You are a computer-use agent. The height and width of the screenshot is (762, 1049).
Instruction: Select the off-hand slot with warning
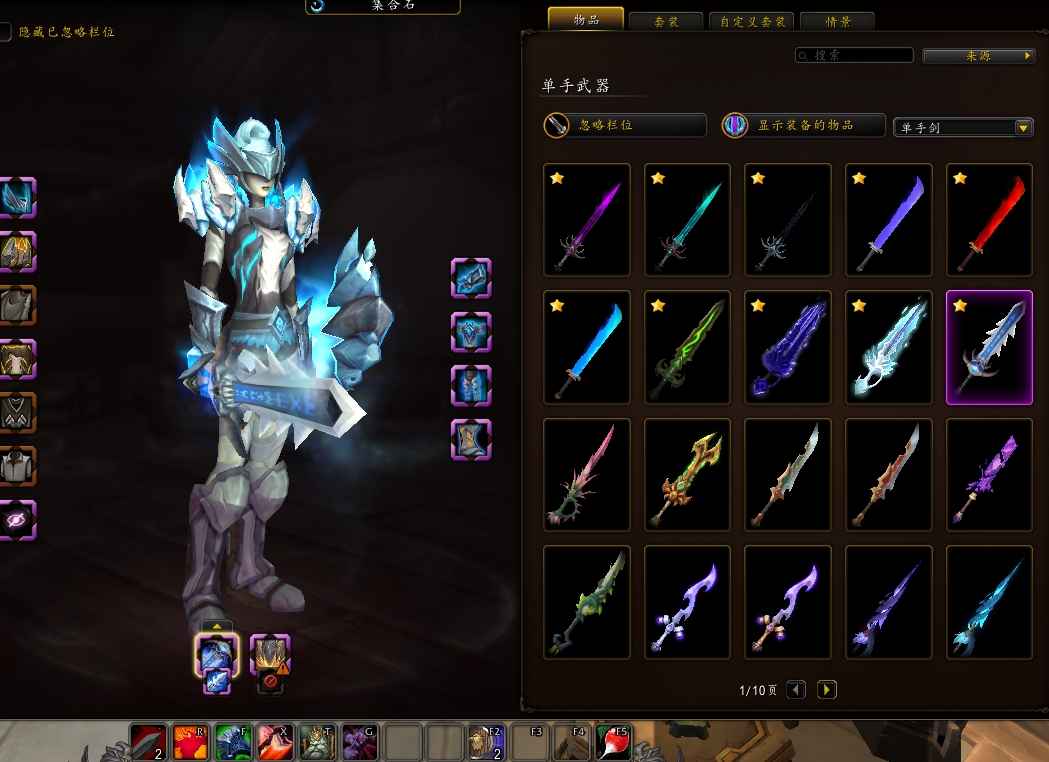[269, 654]
